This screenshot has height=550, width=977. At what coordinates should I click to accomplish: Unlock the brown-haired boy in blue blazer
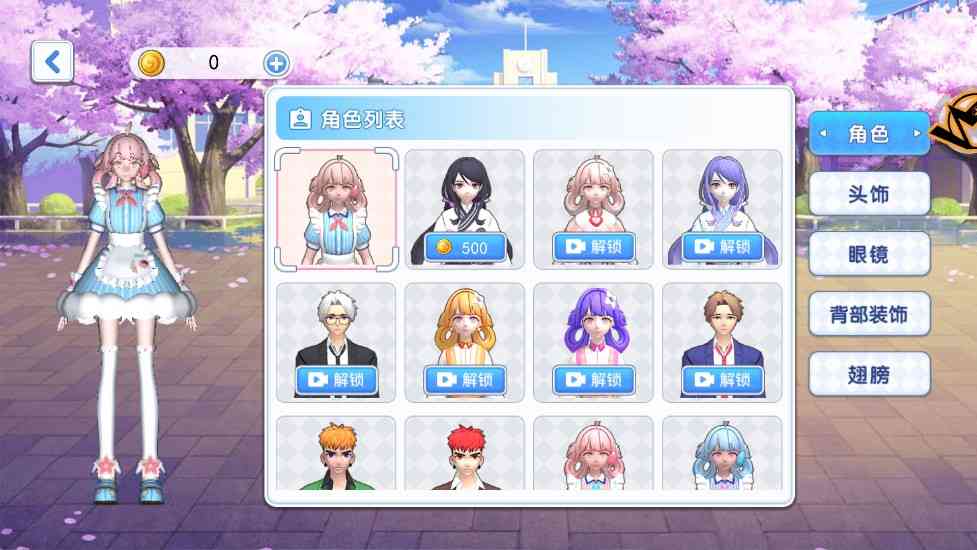tap(723, 380)
